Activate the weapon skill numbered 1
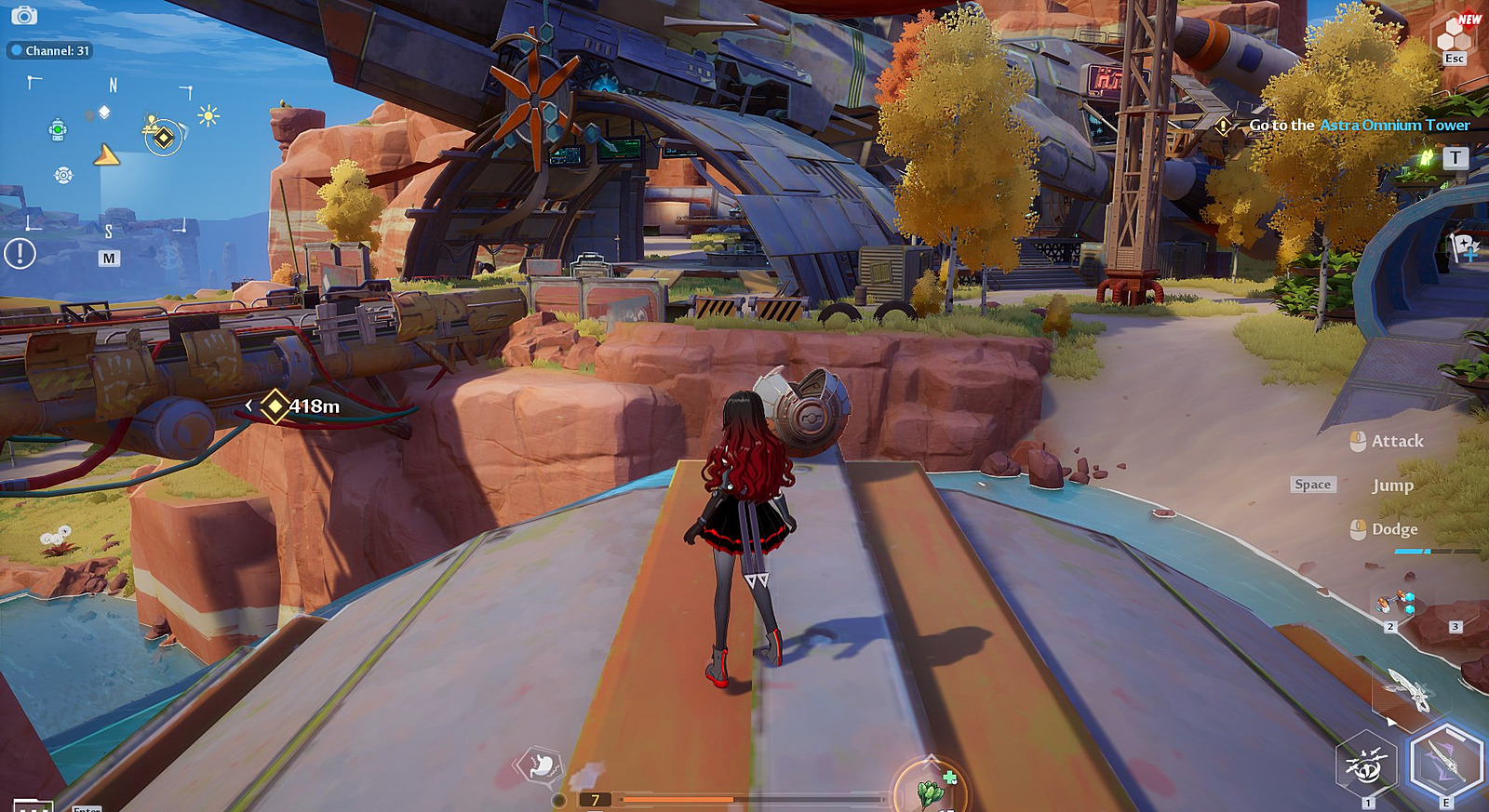This screenshot has width=1489, height=812. (x=1366, y=766)
